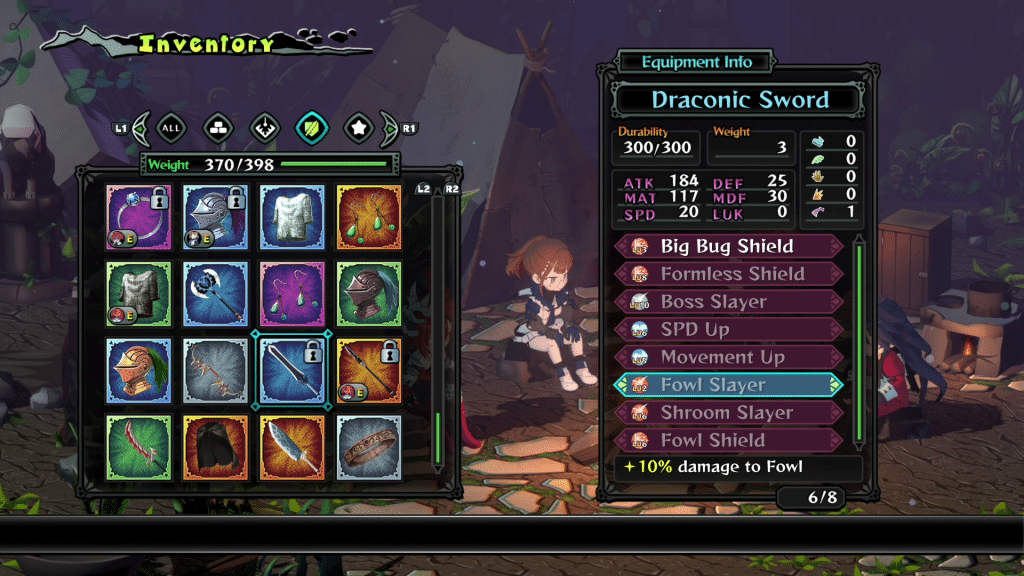Choose the Movement Up skill row
The width and height of the screenshot is (1024, 576).
pos(729,357)
